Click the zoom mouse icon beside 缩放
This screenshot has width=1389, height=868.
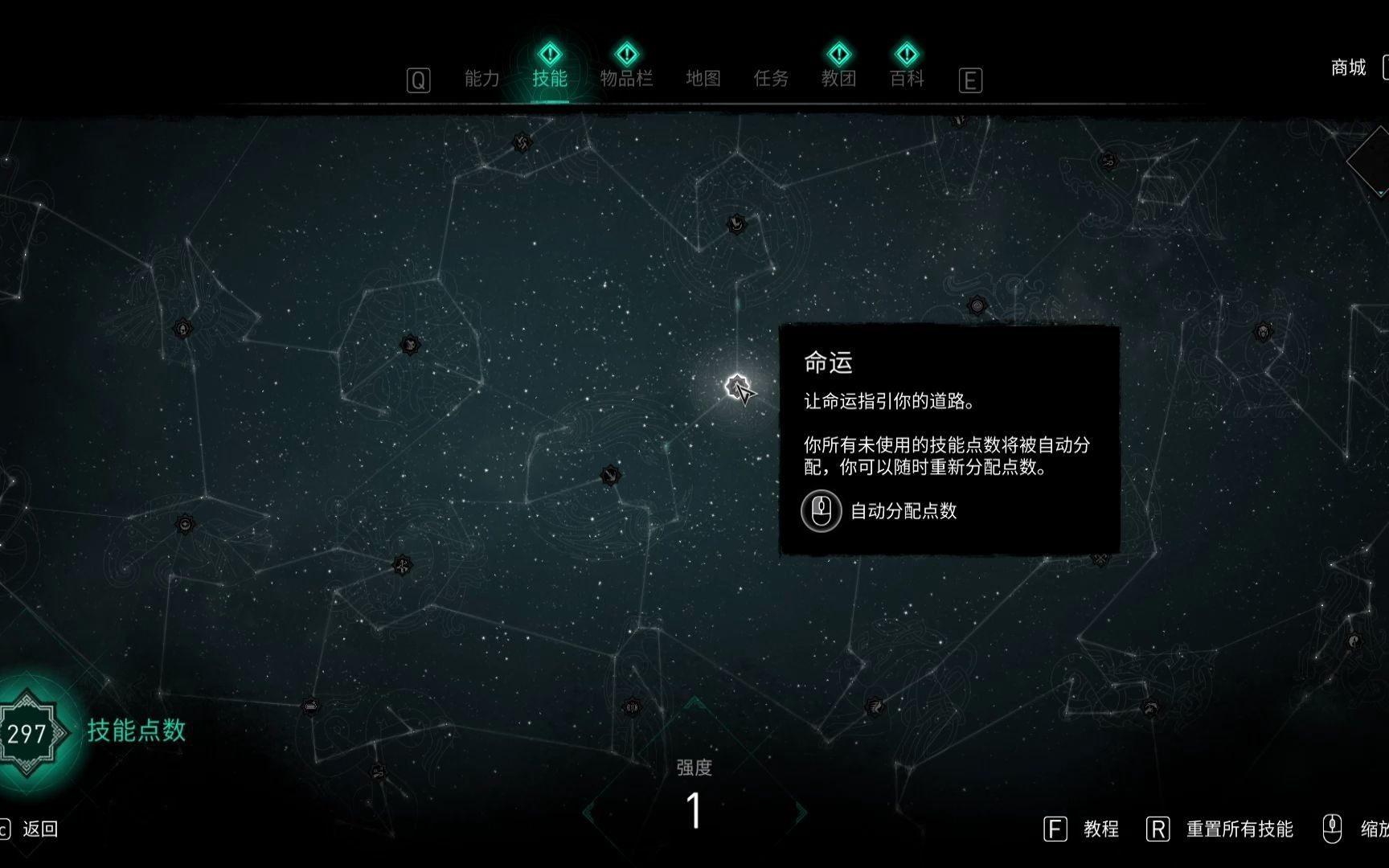coord(1334,828)
